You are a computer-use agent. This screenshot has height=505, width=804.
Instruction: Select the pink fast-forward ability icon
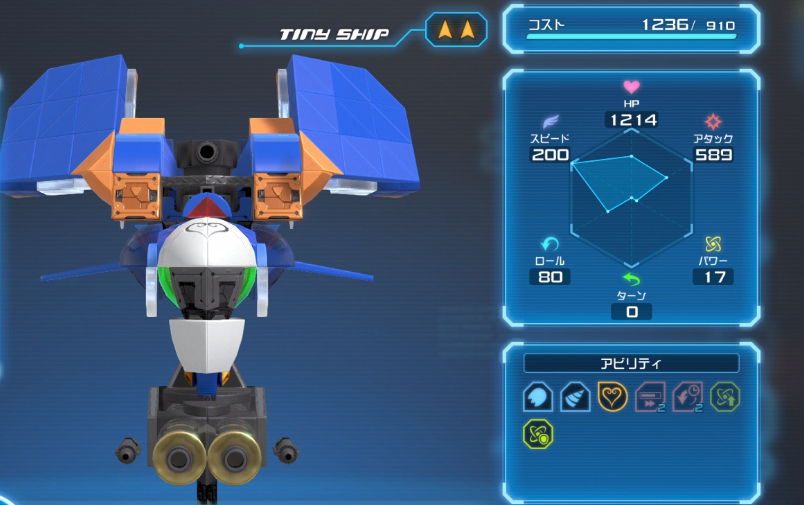(x=650, y=397)
